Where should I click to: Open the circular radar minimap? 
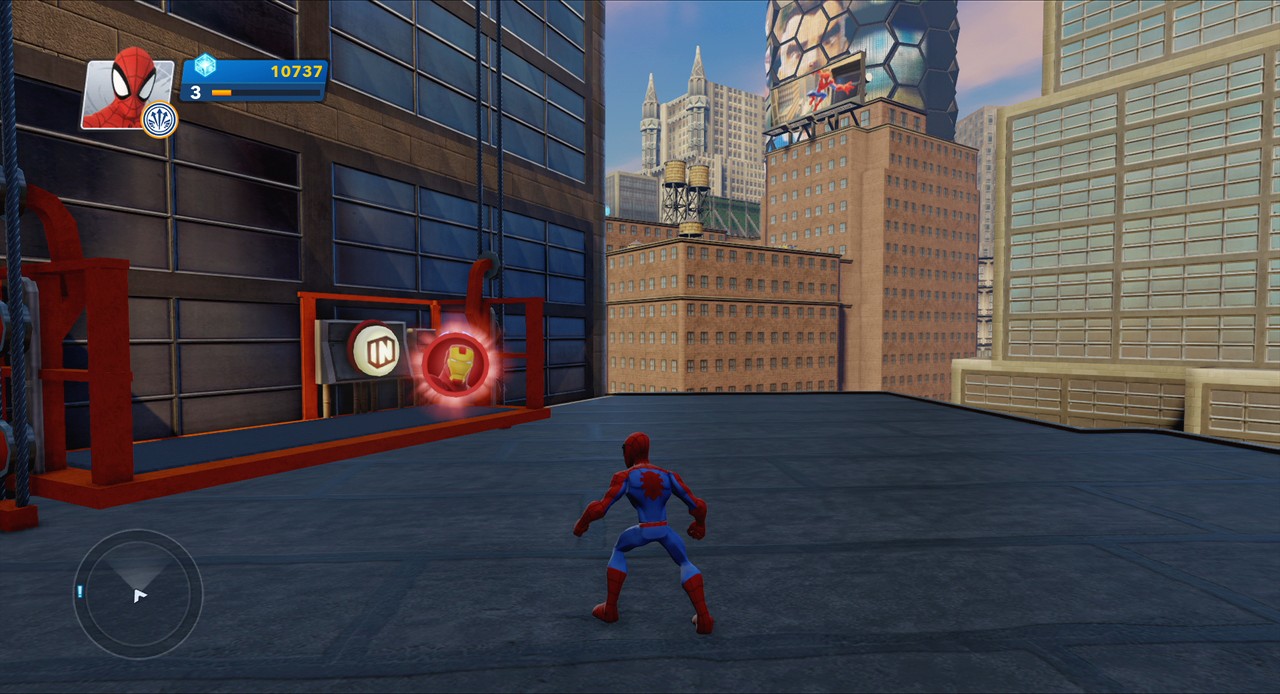point(138,594)
